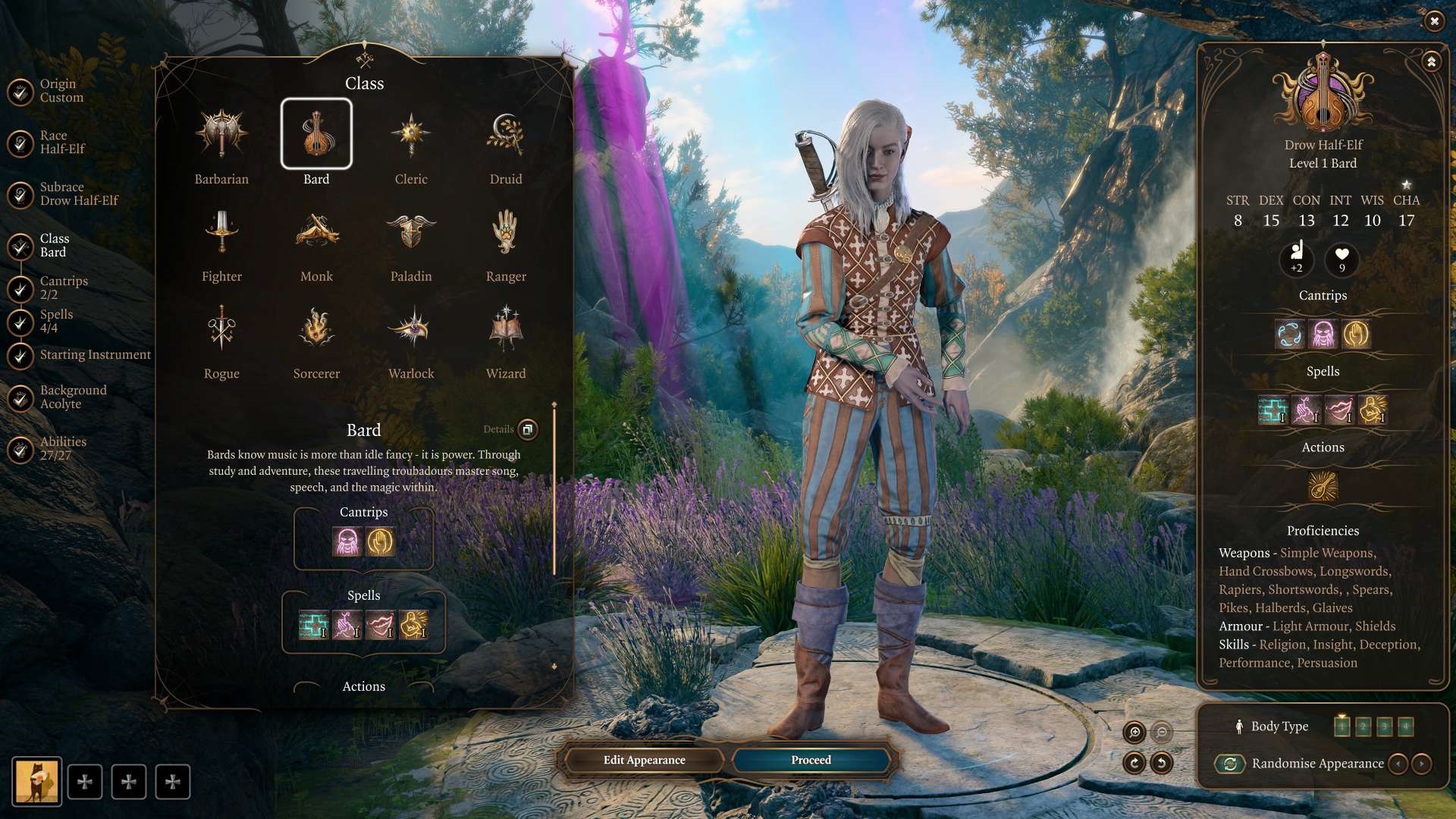This screenshot has width=1456, height=819.
Task: Open the Starting Instrument step
Action: click(94, 355)
